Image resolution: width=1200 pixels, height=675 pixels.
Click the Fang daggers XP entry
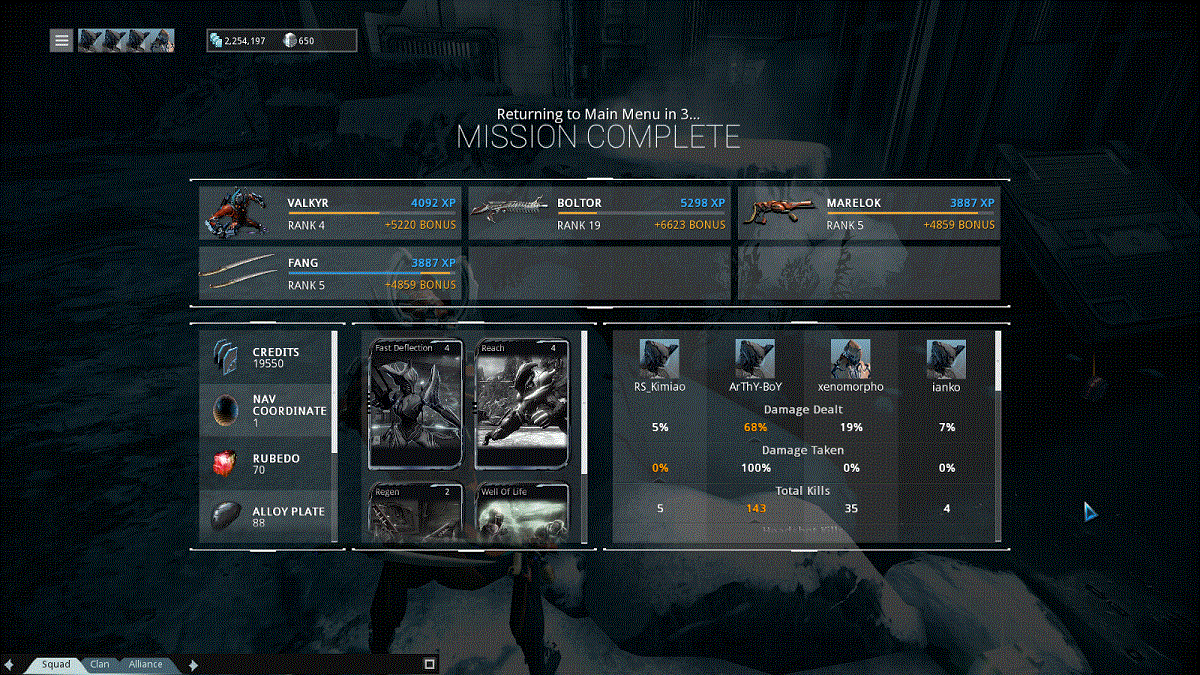[x=330, y=274]
